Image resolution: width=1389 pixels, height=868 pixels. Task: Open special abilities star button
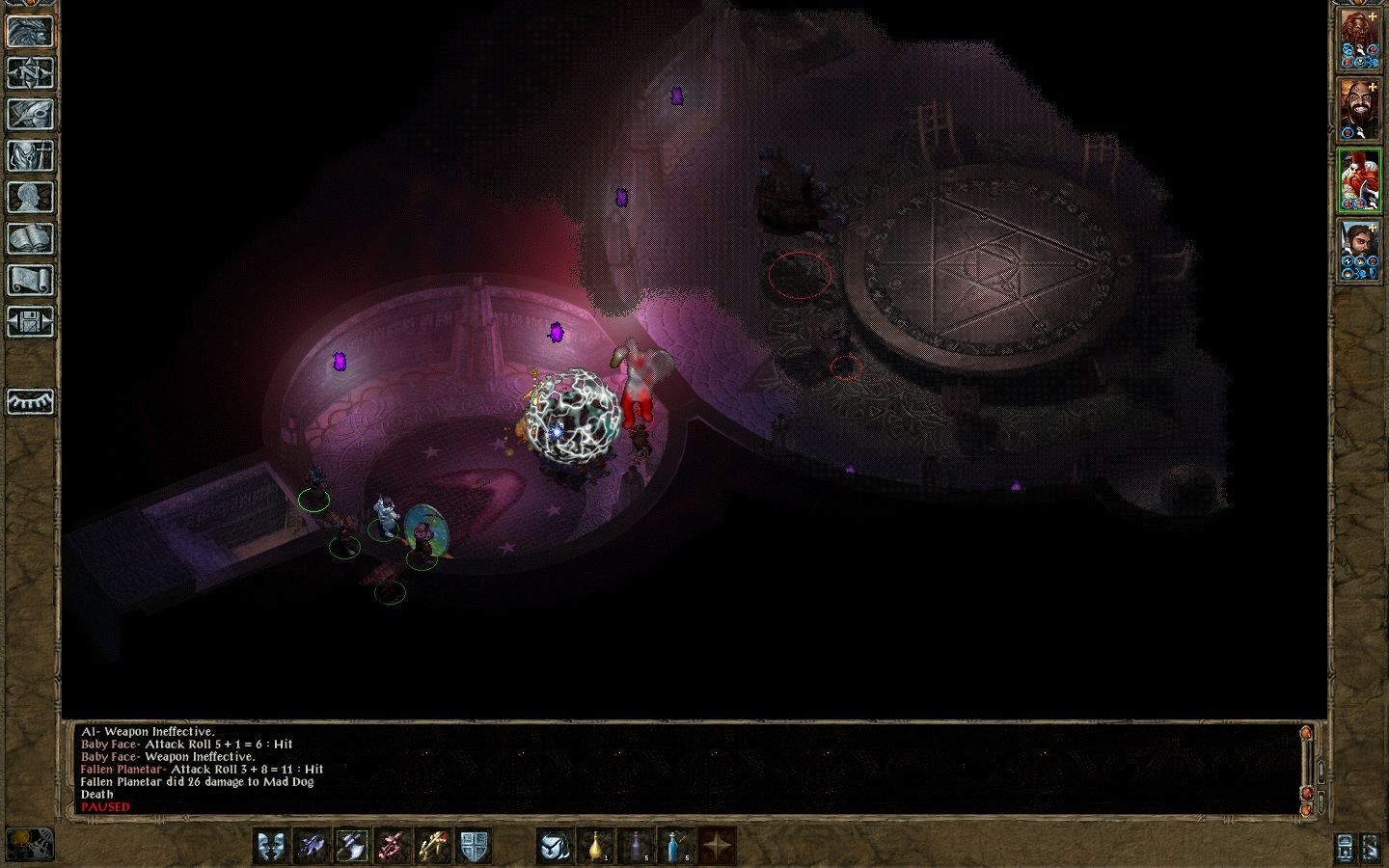click(x=718, y=846)
